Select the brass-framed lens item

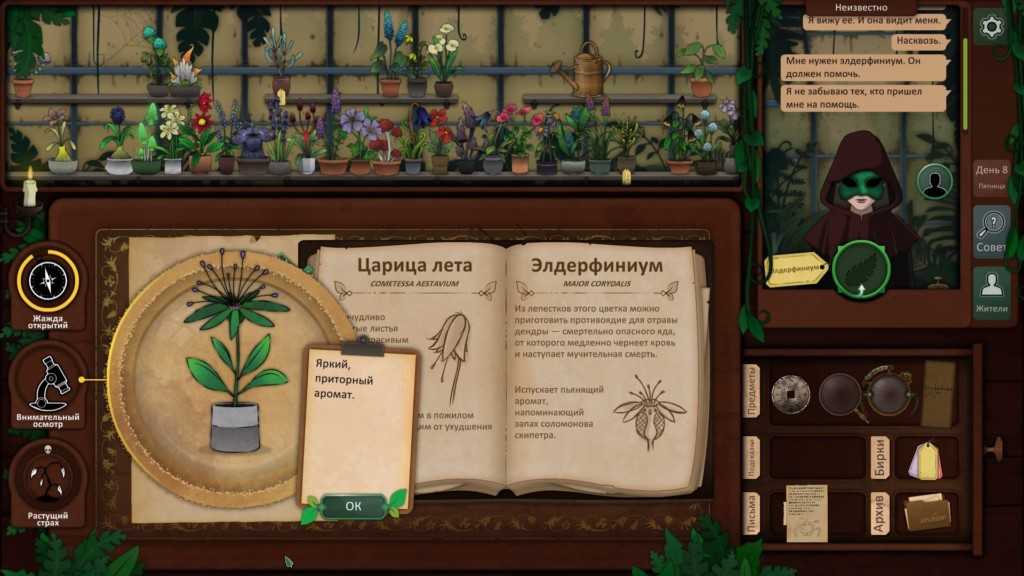[x=888, y=393]
